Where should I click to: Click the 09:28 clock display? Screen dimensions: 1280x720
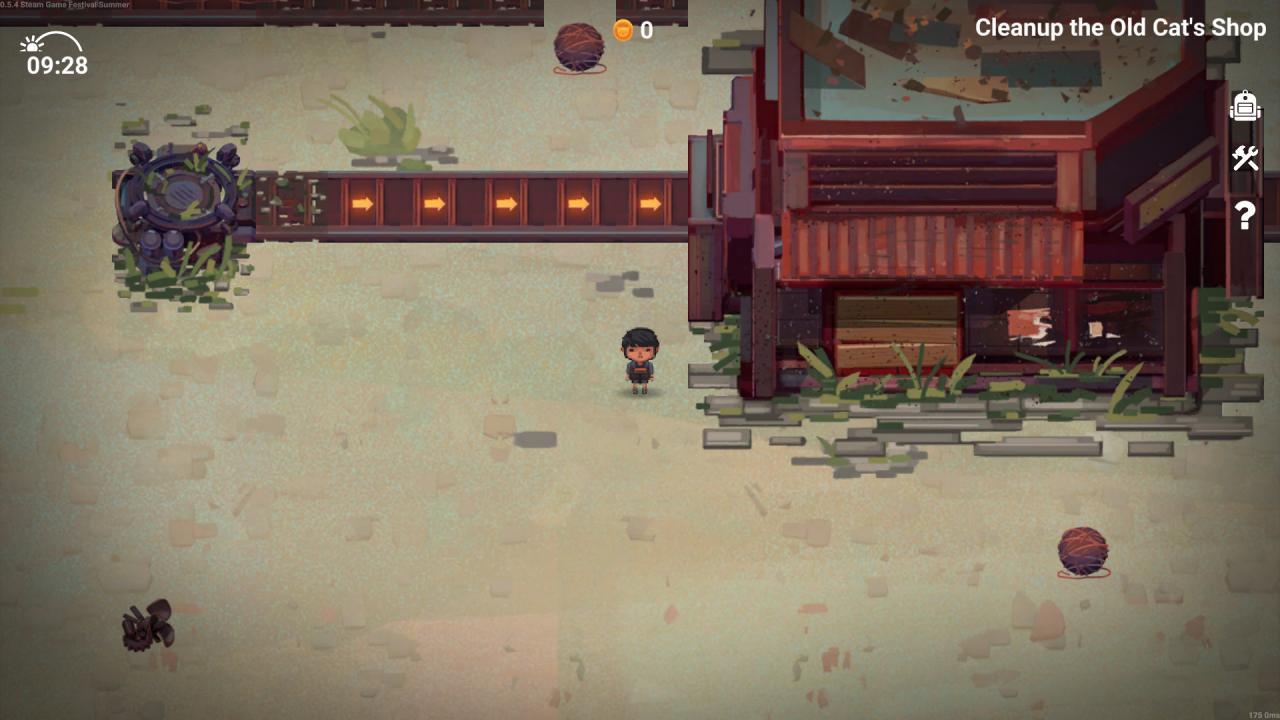click(55, 67)
